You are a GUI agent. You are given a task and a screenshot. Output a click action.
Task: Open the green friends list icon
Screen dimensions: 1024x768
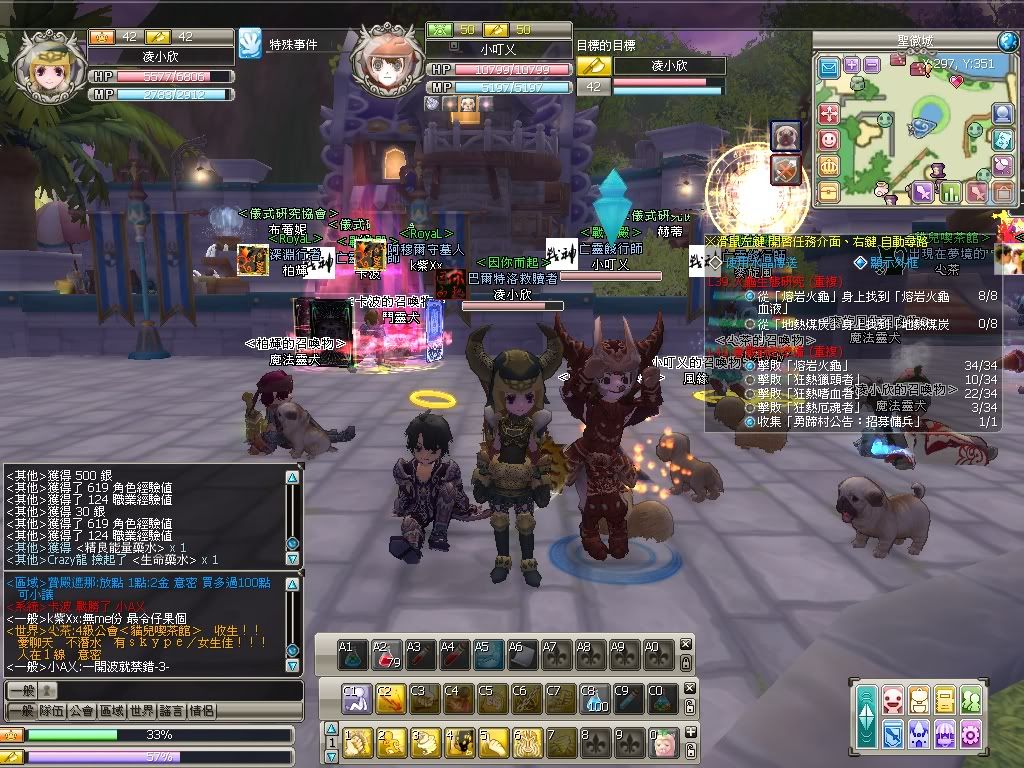coord(969,700)
